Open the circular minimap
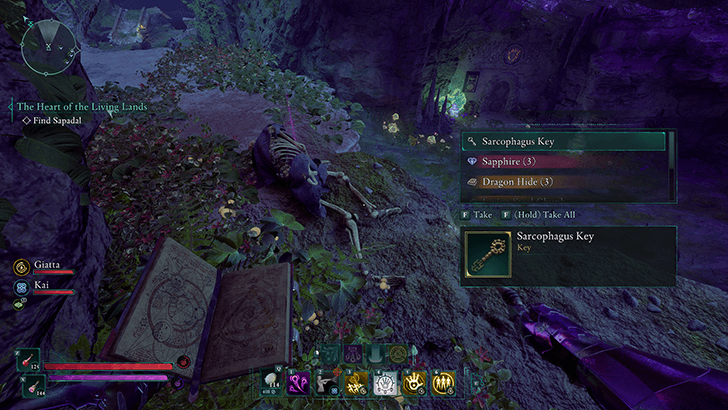This screenshot has height=410, width=728. [x=46, y=47]
